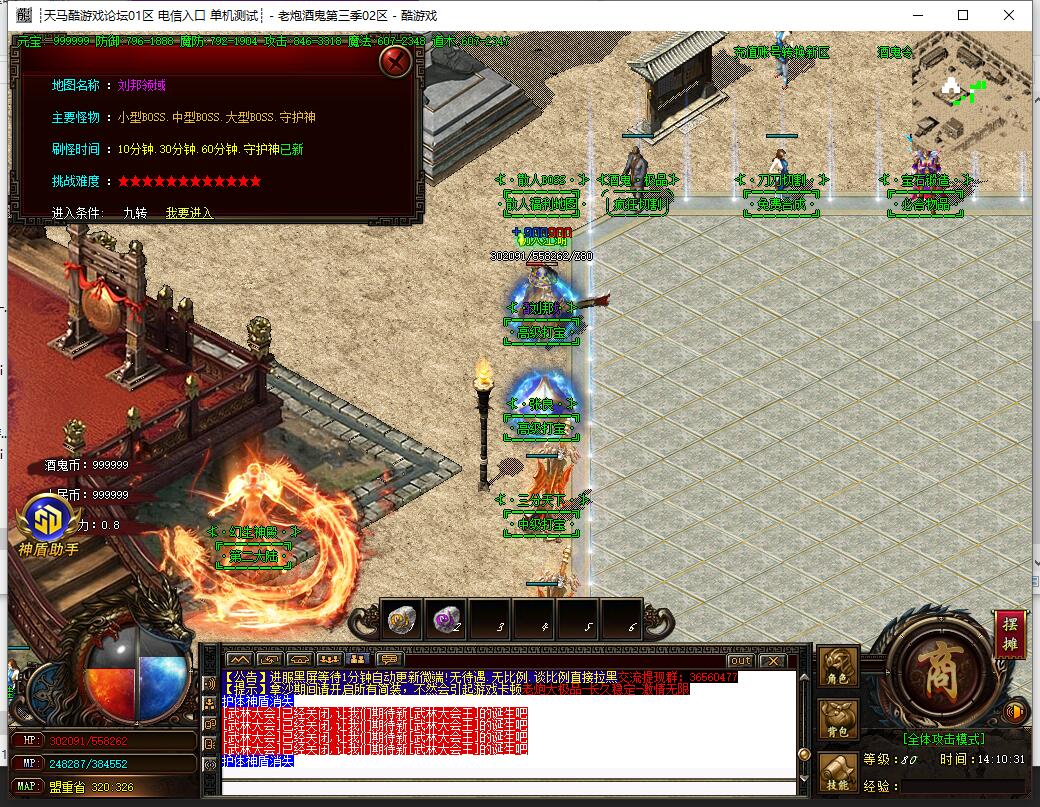
Task: Switch attack mode via 全体攻击模式 label
Action: click(943, 739)
